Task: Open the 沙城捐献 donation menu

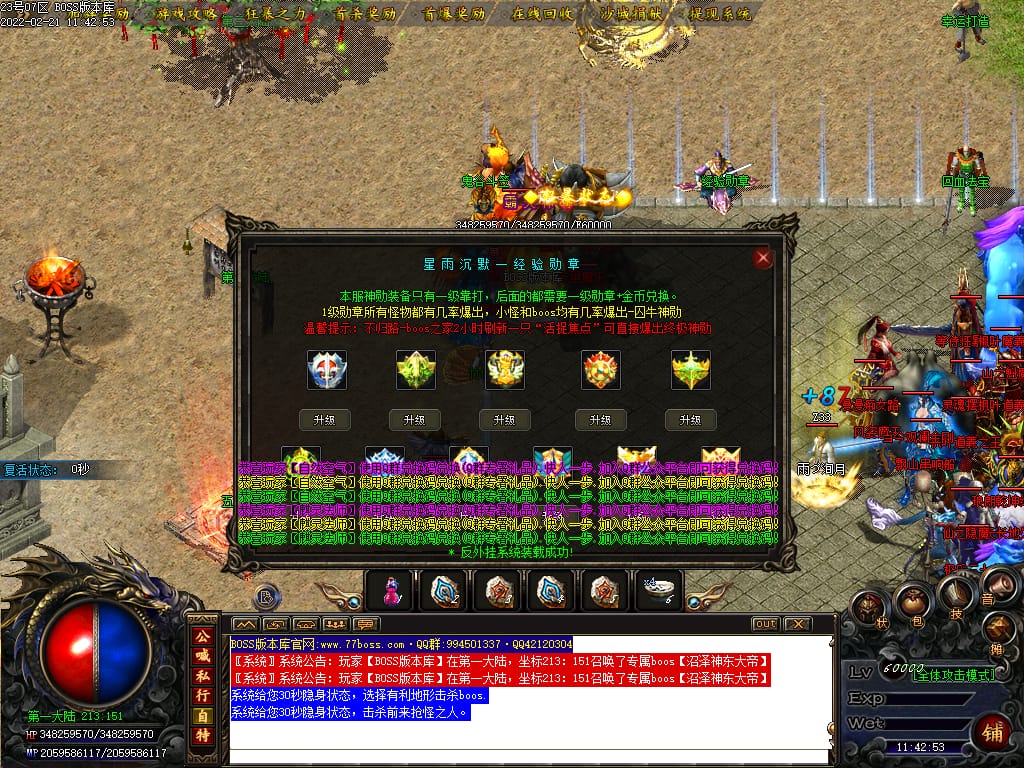Action: tap(630, 14)
